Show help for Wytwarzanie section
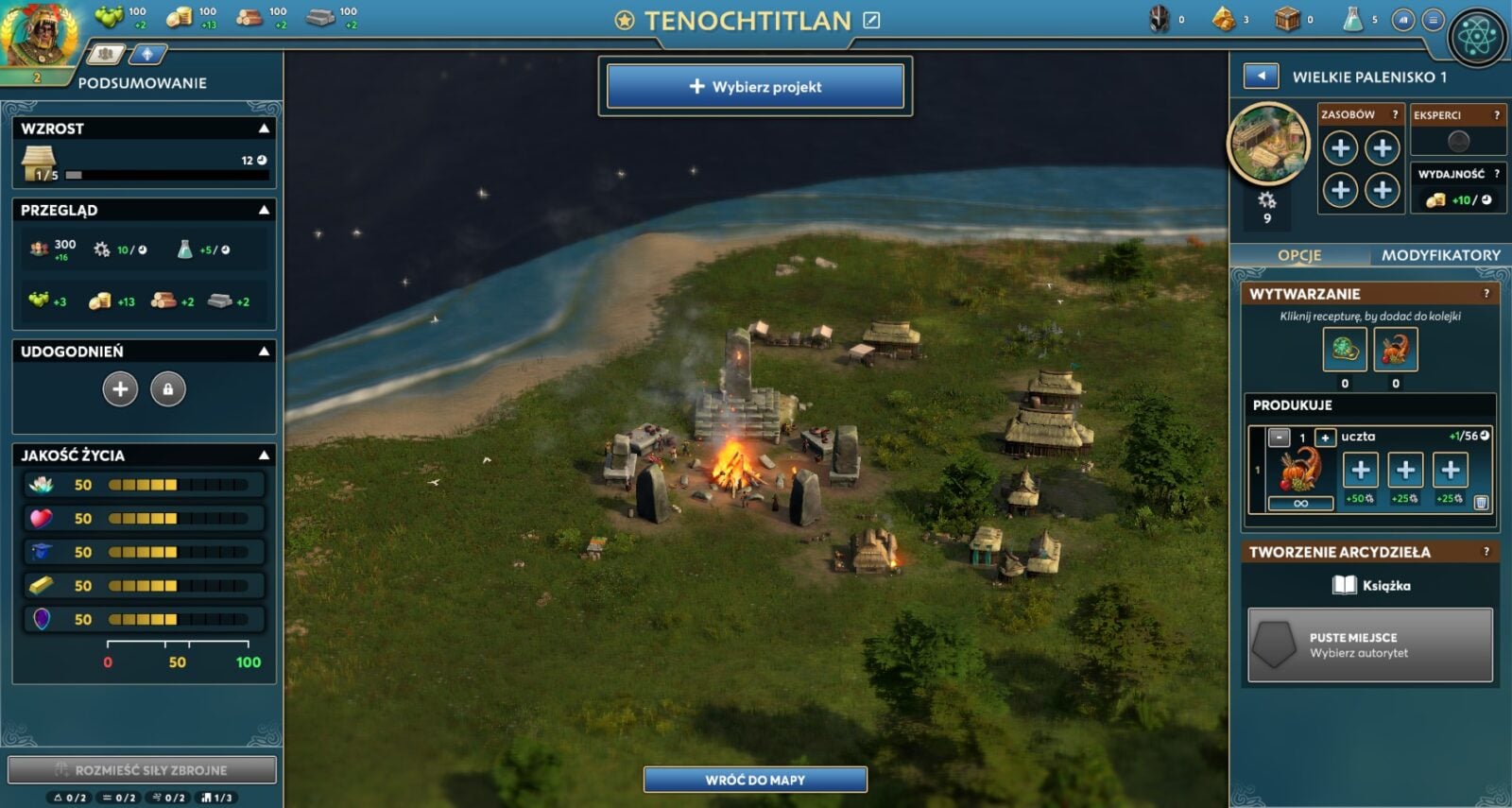This screenshot has height=808, width=1512. pyautogui.click(x=1486, y=294)
